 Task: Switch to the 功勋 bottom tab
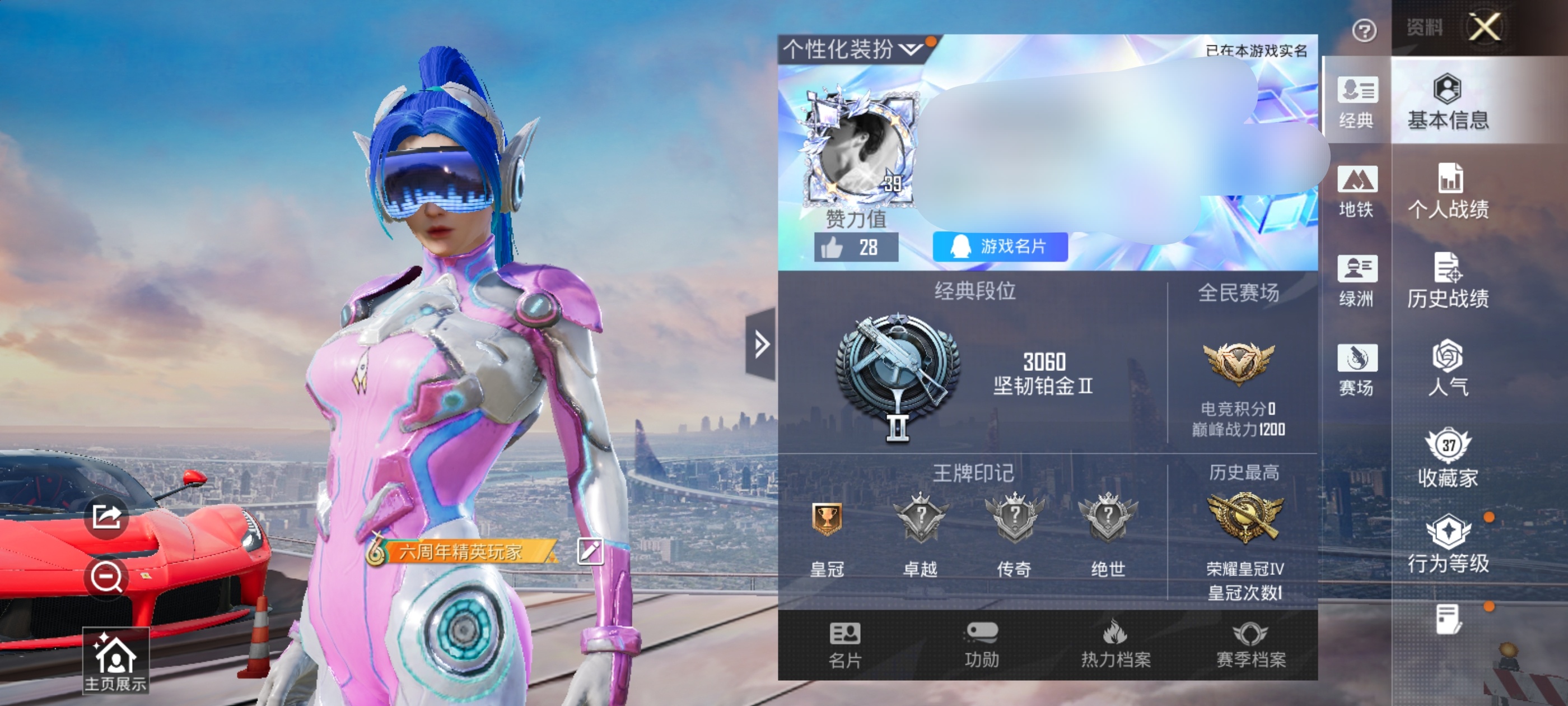click(981, 644)
